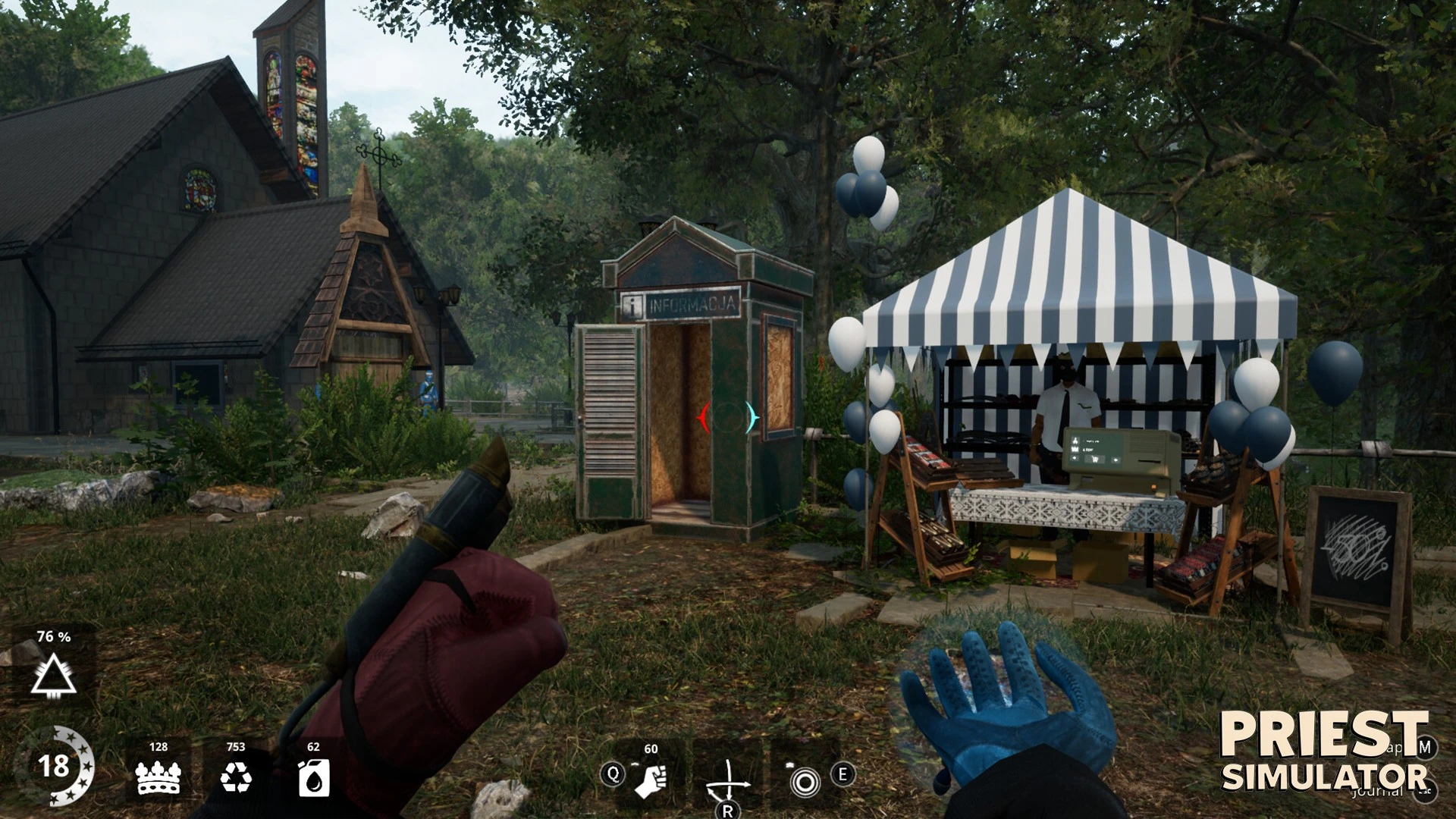Image resolution: width=1456 pixels, height=819 pixels.
Task: Click the glowing triangle faith icon
Action: 53,673
